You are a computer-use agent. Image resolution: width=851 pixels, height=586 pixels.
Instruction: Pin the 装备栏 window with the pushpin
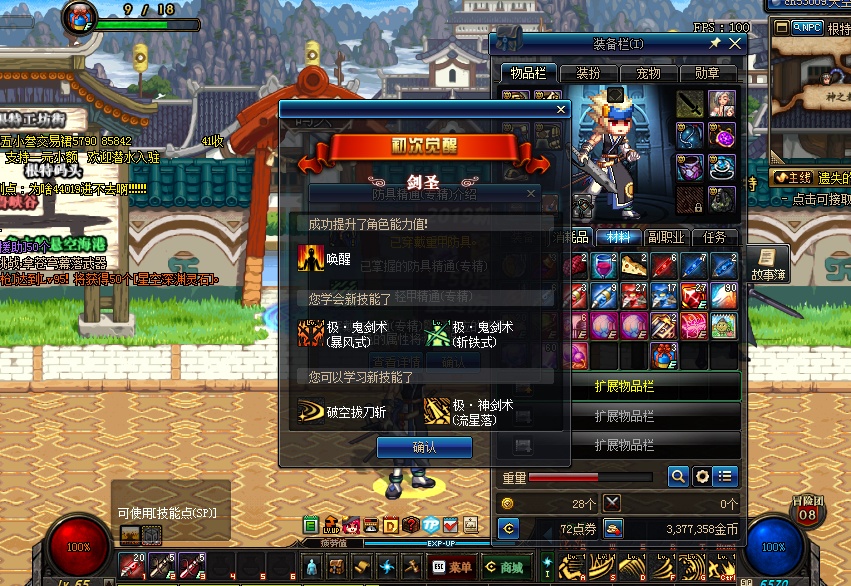pos(715,44)
